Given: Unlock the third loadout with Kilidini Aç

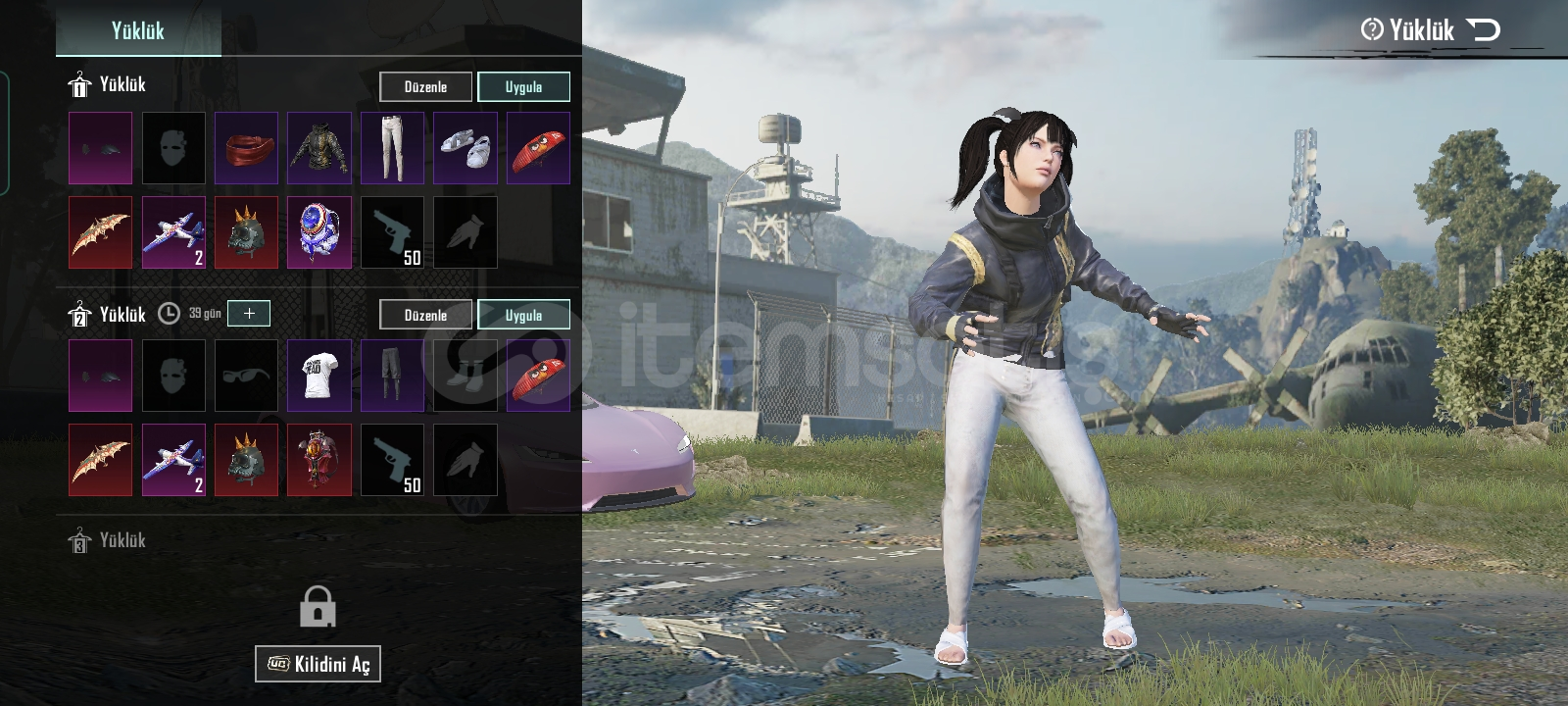Looking at the screenshot, I should (x=318, y=664).
